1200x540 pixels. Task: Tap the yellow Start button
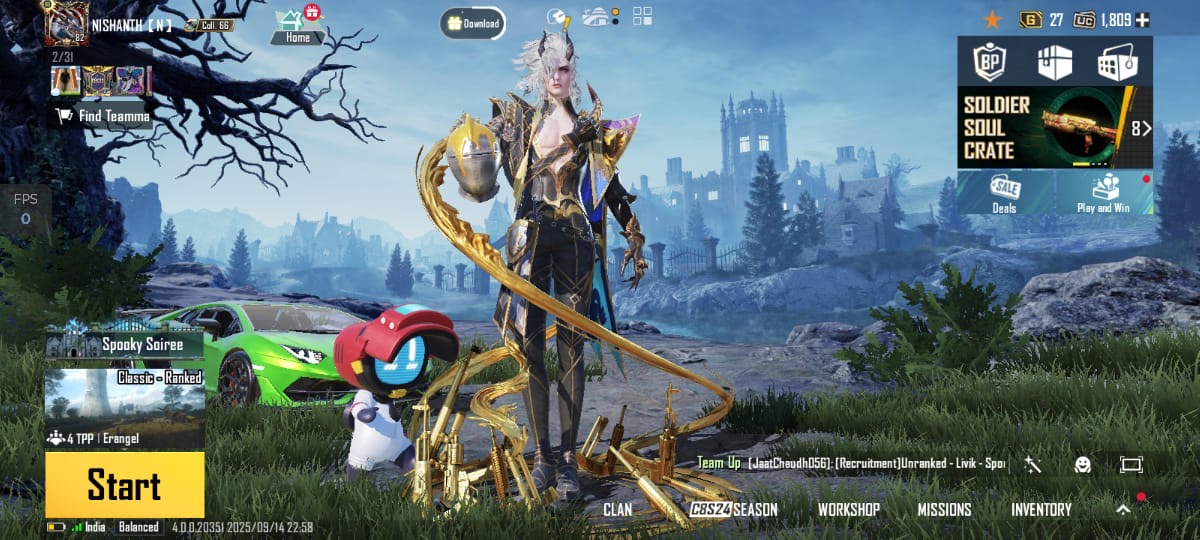tap(124, 485)
